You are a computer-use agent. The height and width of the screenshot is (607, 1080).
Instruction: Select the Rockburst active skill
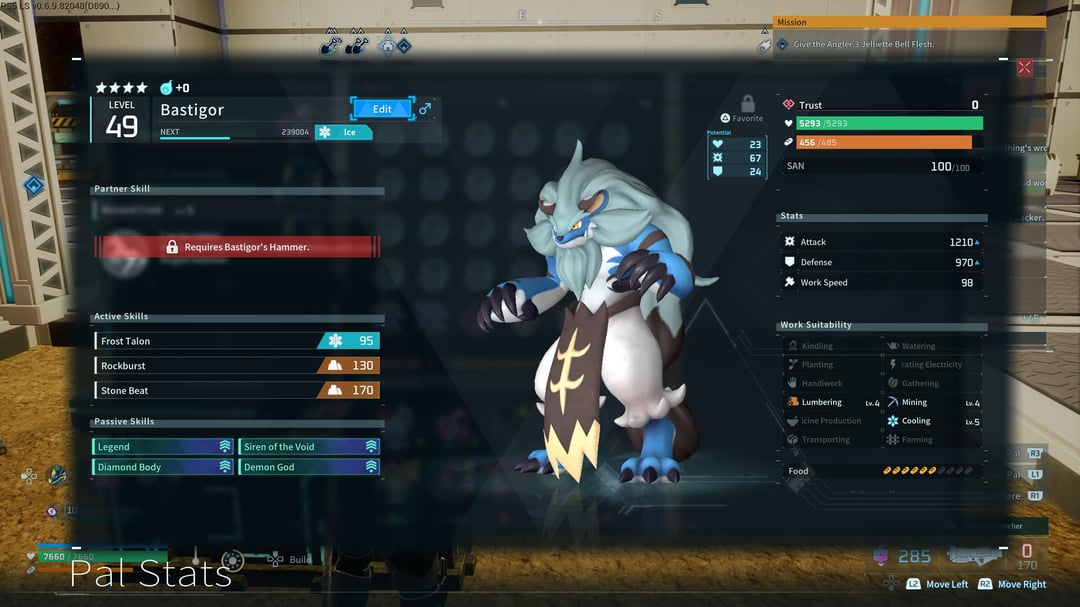237,366
